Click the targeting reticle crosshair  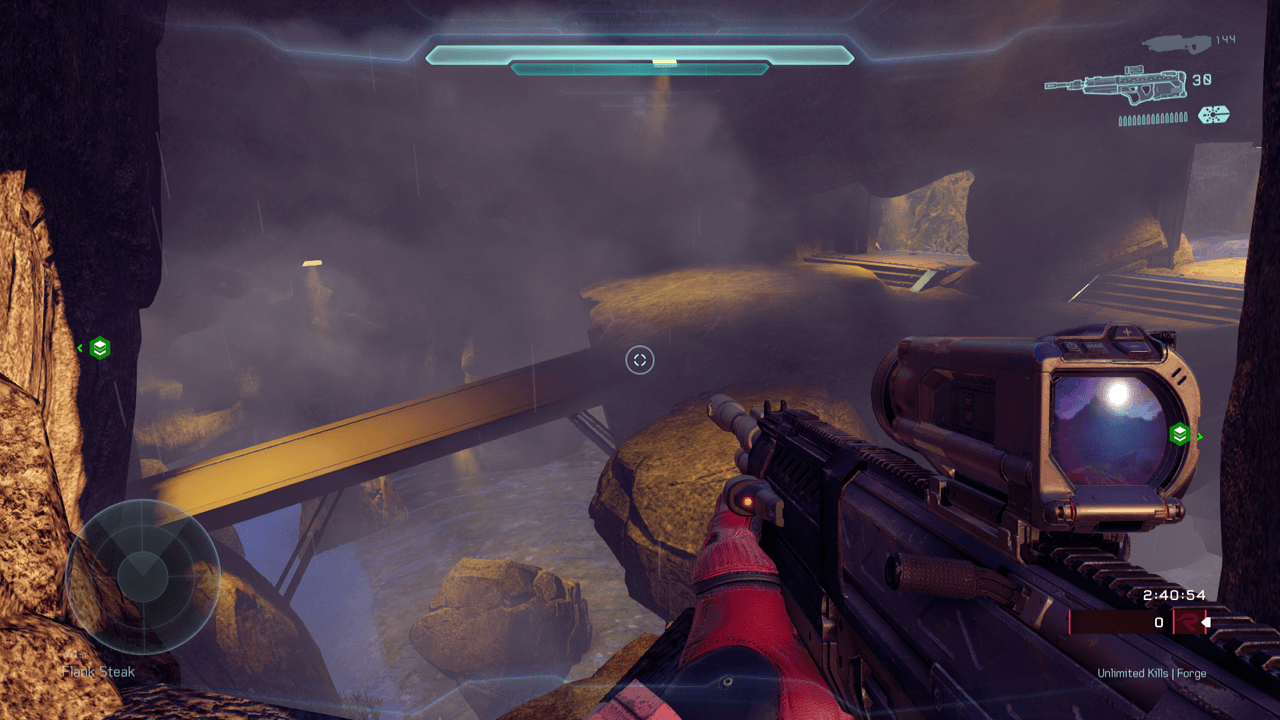tap(639, 361)
